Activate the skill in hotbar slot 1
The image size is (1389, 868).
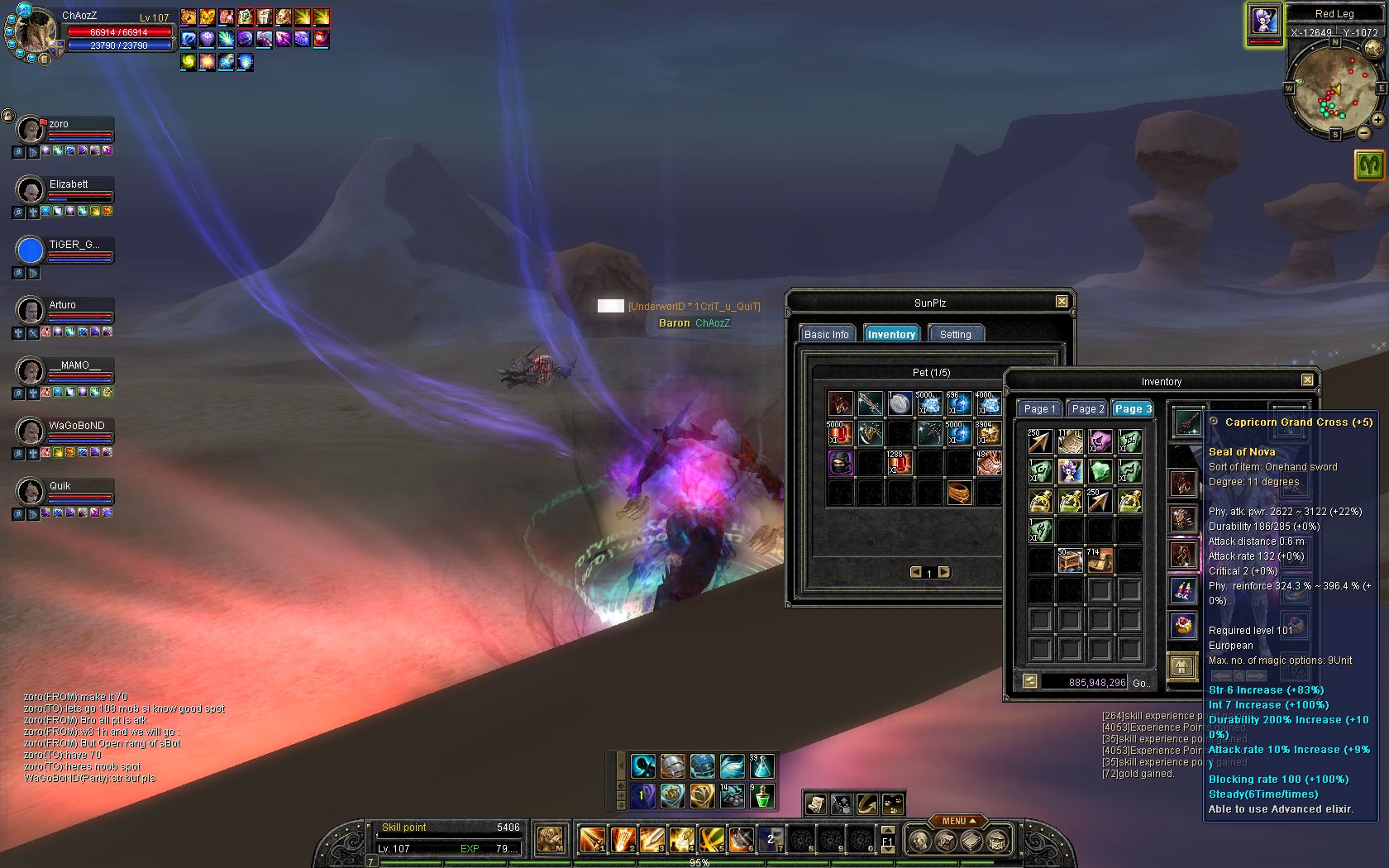pos(591,840)
